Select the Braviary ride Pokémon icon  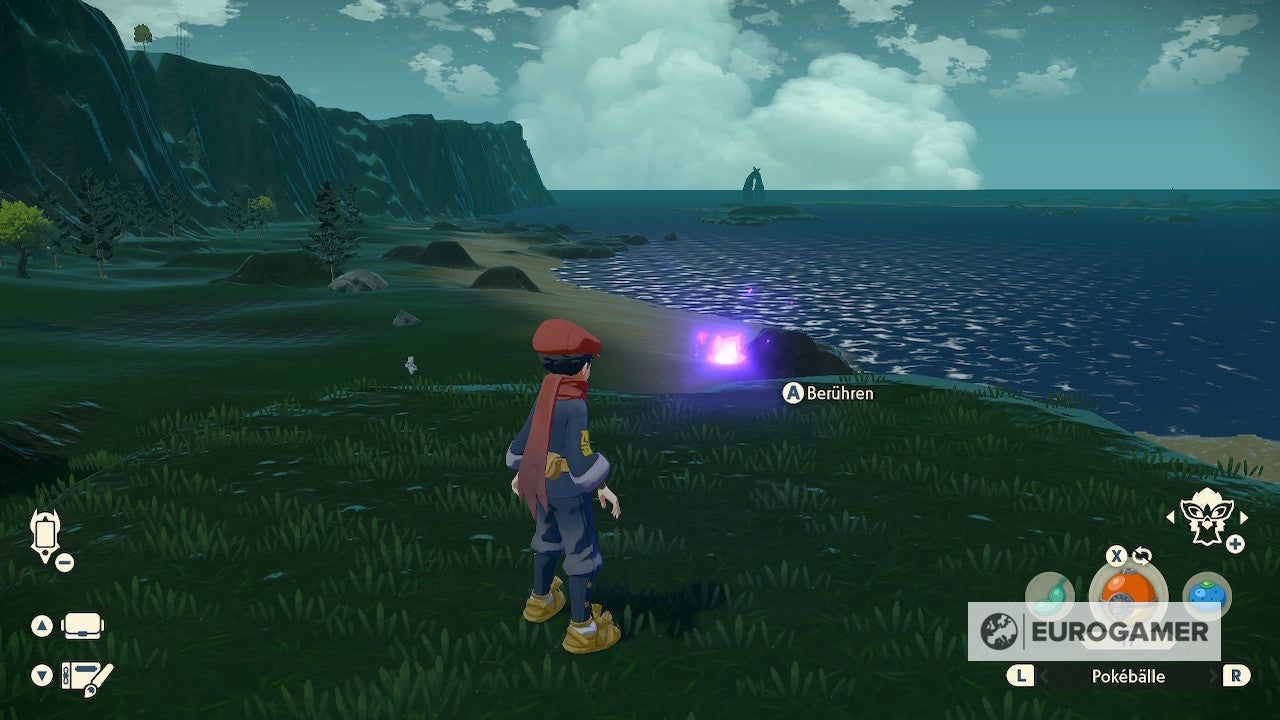1207,516
